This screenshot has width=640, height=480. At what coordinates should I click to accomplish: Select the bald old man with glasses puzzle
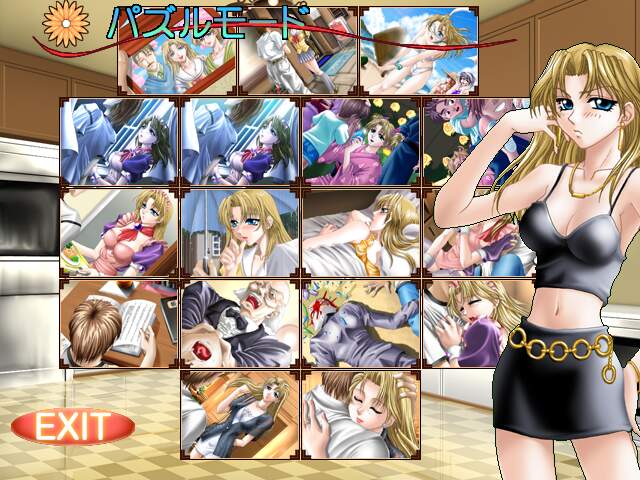tap(240, 323)
